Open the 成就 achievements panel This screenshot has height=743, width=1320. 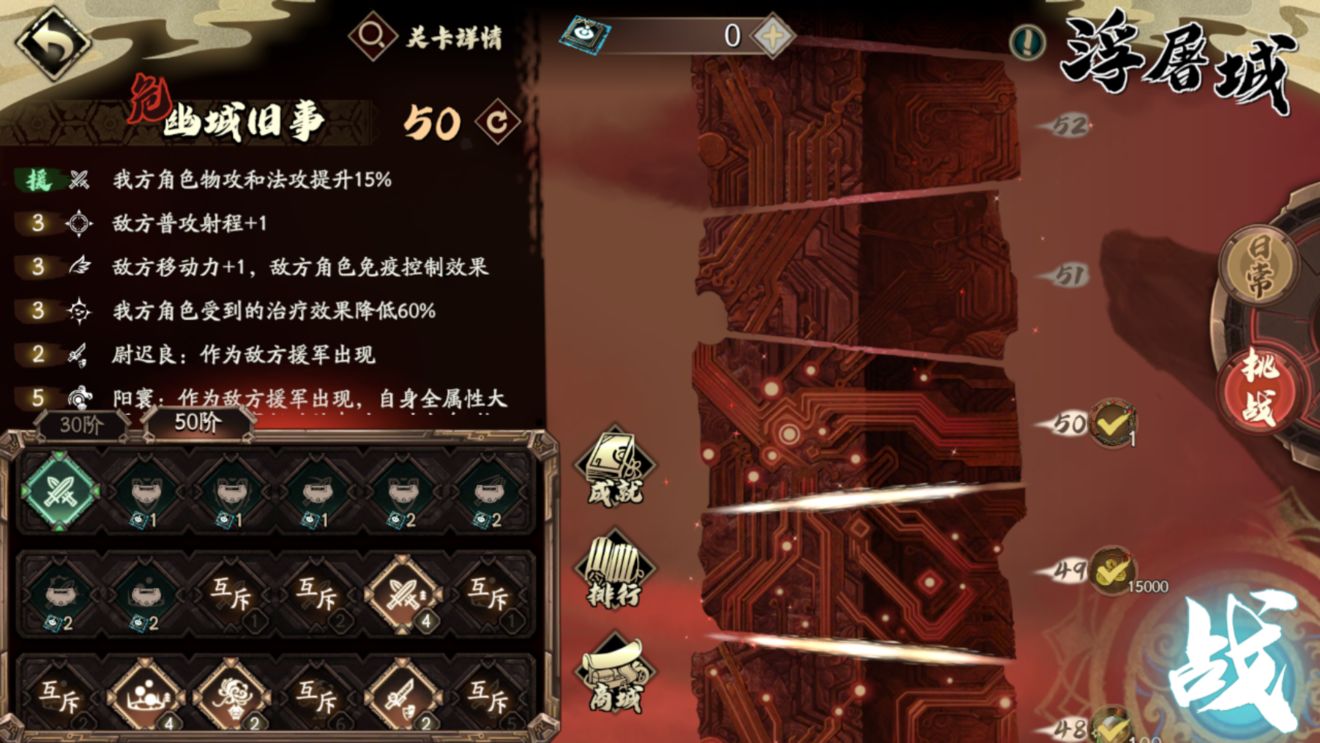614,466
